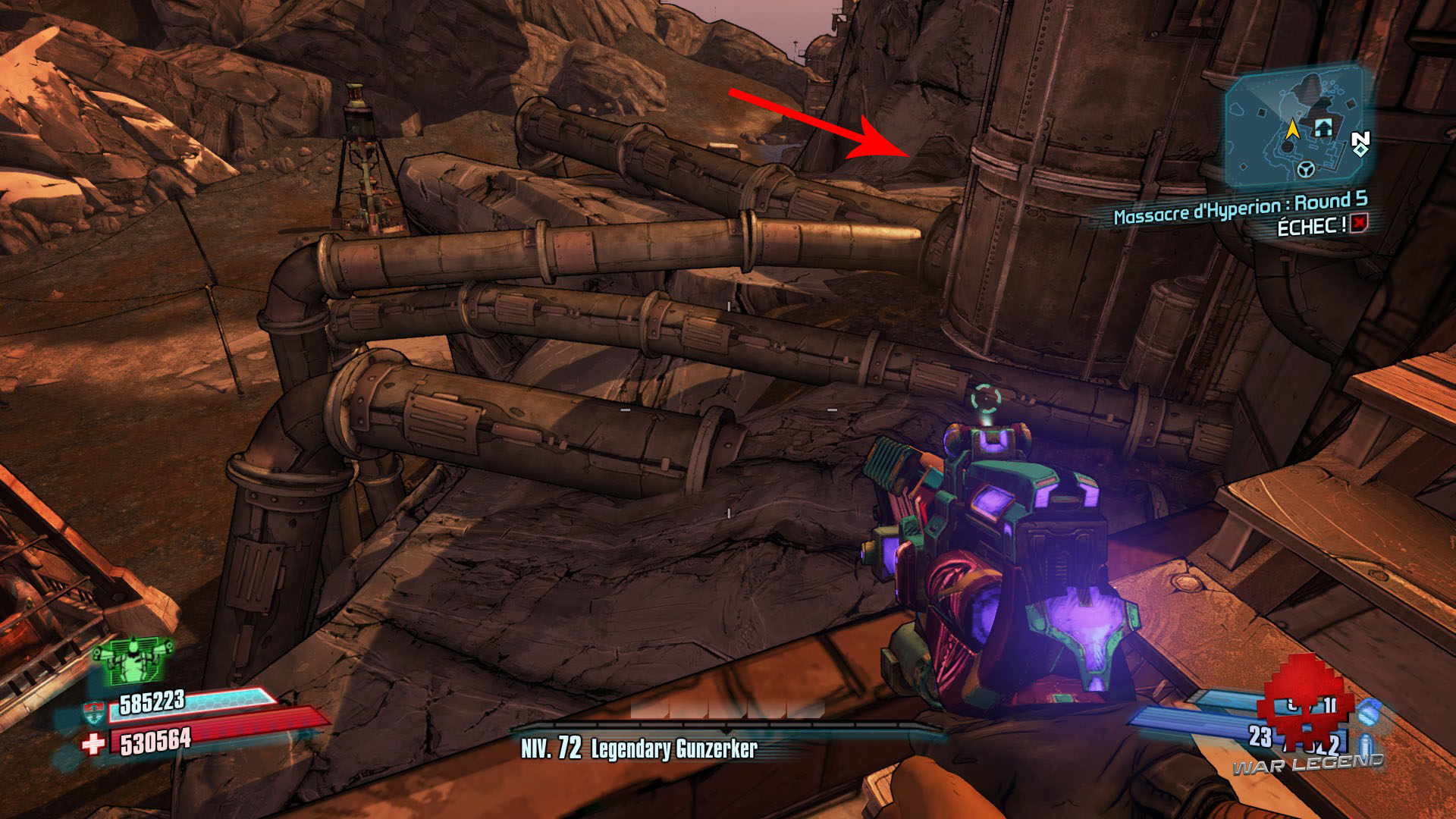
Task: Click the yellow player arrow on the minimap
Action: 1294,130
